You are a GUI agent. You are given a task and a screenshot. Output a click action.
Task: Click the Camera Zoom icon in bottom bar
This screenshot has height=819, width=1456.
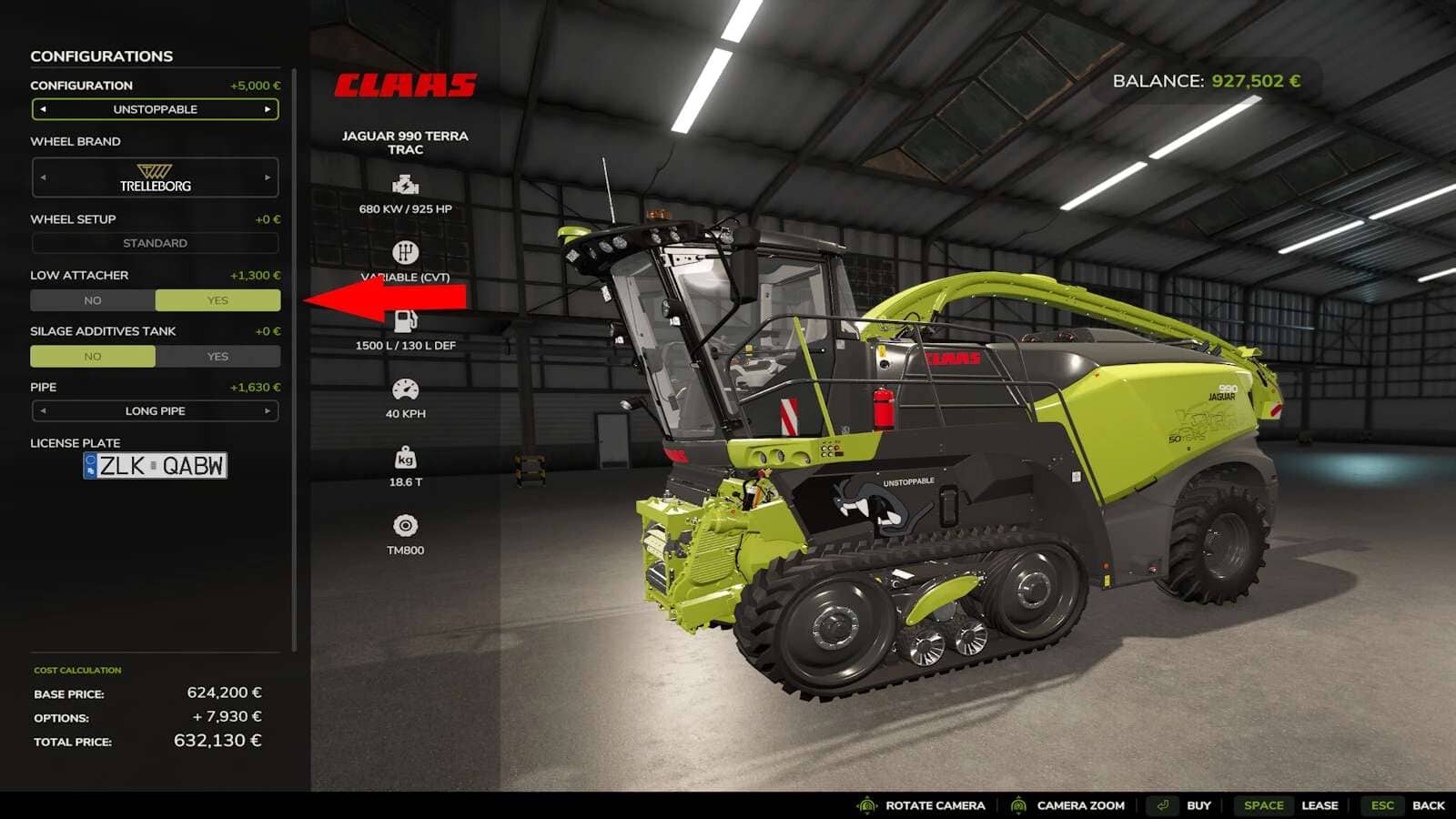(1018, 805)
